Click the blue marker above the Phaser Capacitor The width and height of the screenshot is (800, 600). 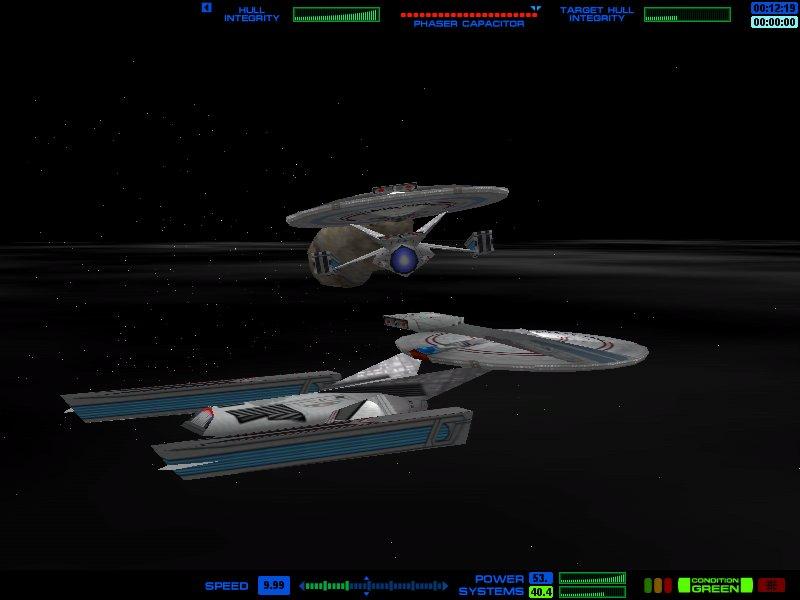coord(536,8)
